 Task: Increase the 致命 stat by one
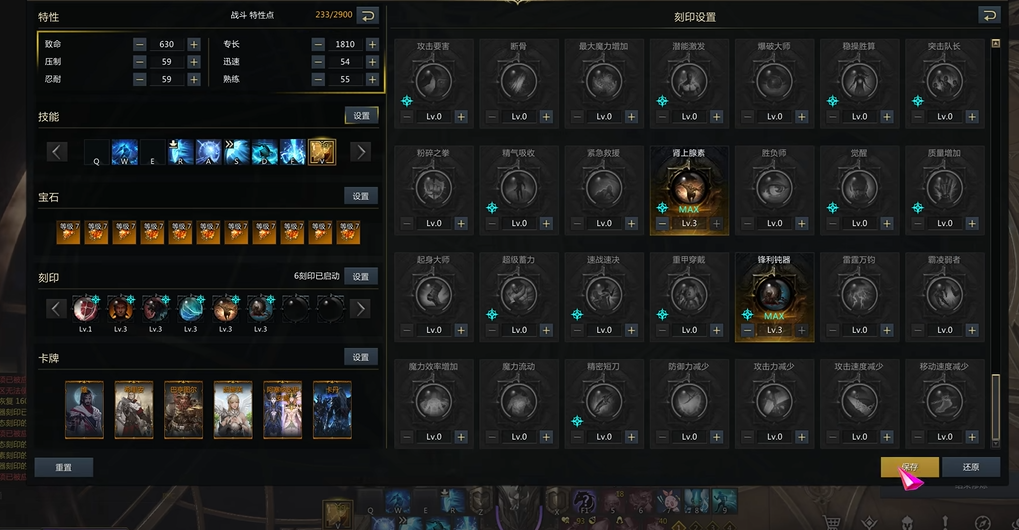coord(194,44)
